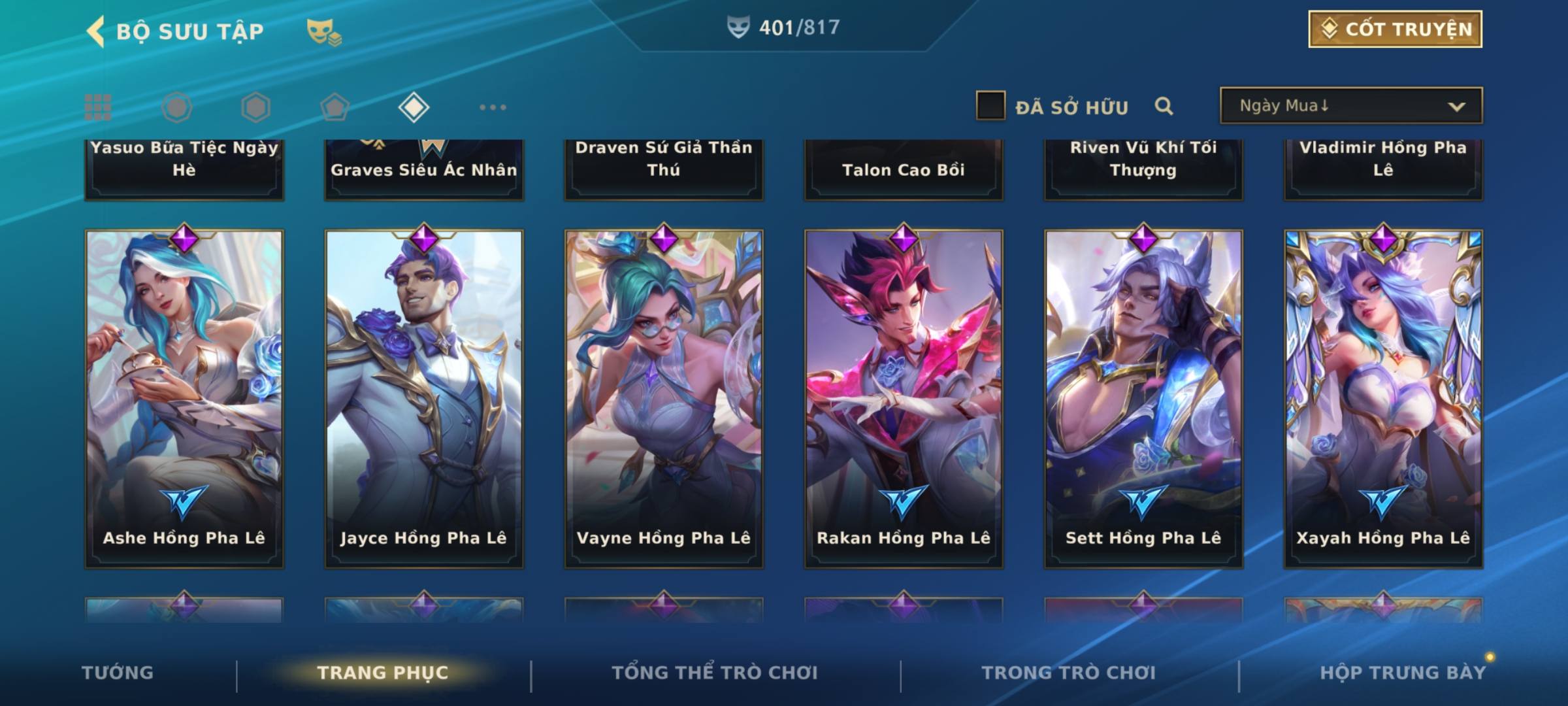Image resolution: width=1568 pixels, height=706 pixels.
Task: Open the three-dots more filters option
Action: [493, 107]
